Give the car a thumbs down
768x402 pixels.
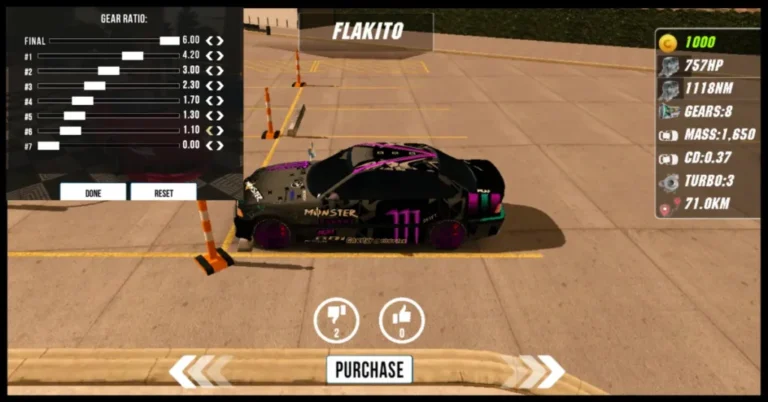coord(336,320)
